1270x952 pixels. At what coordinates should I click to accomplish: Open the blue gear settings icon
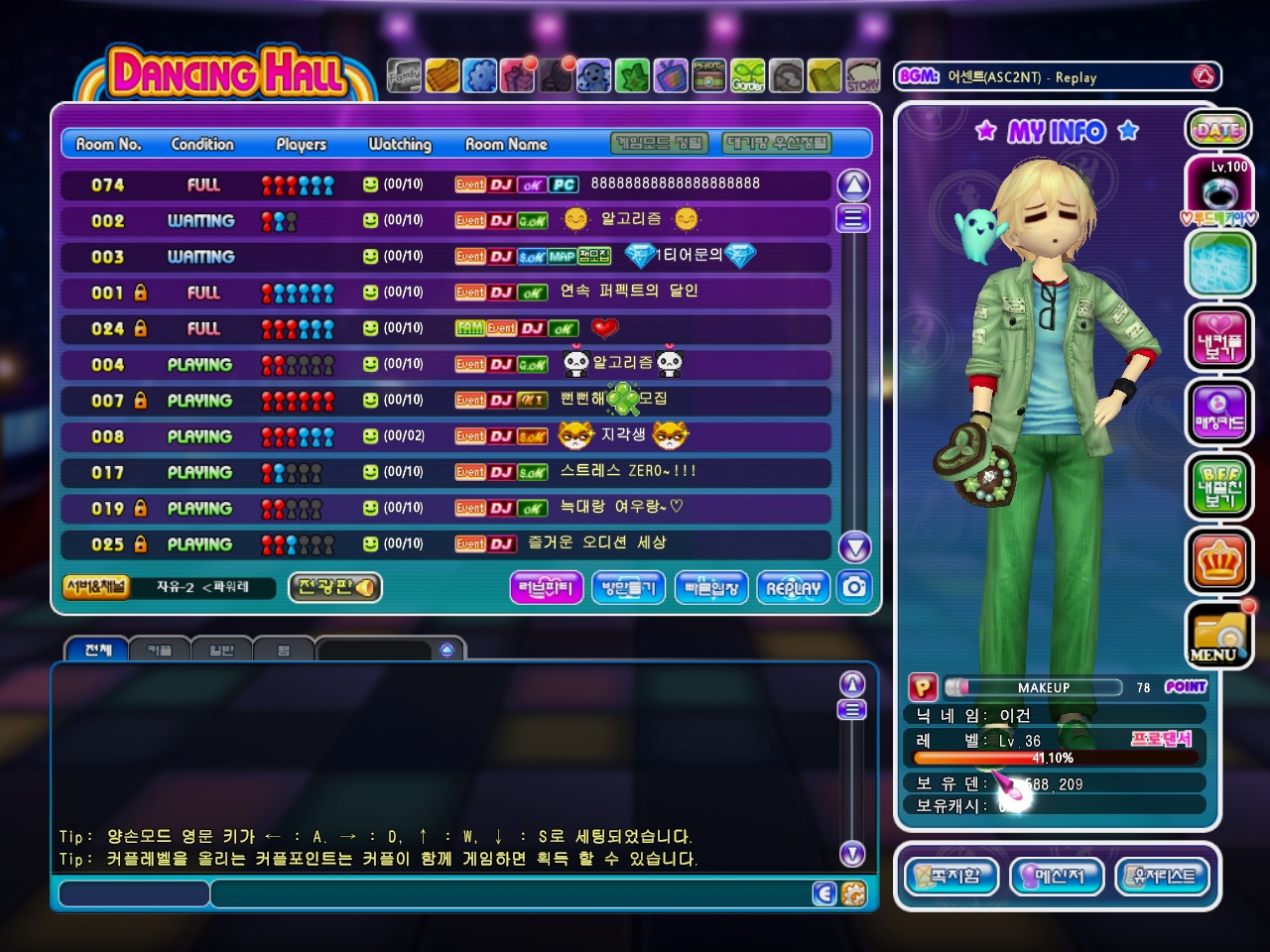pos(480,75)
